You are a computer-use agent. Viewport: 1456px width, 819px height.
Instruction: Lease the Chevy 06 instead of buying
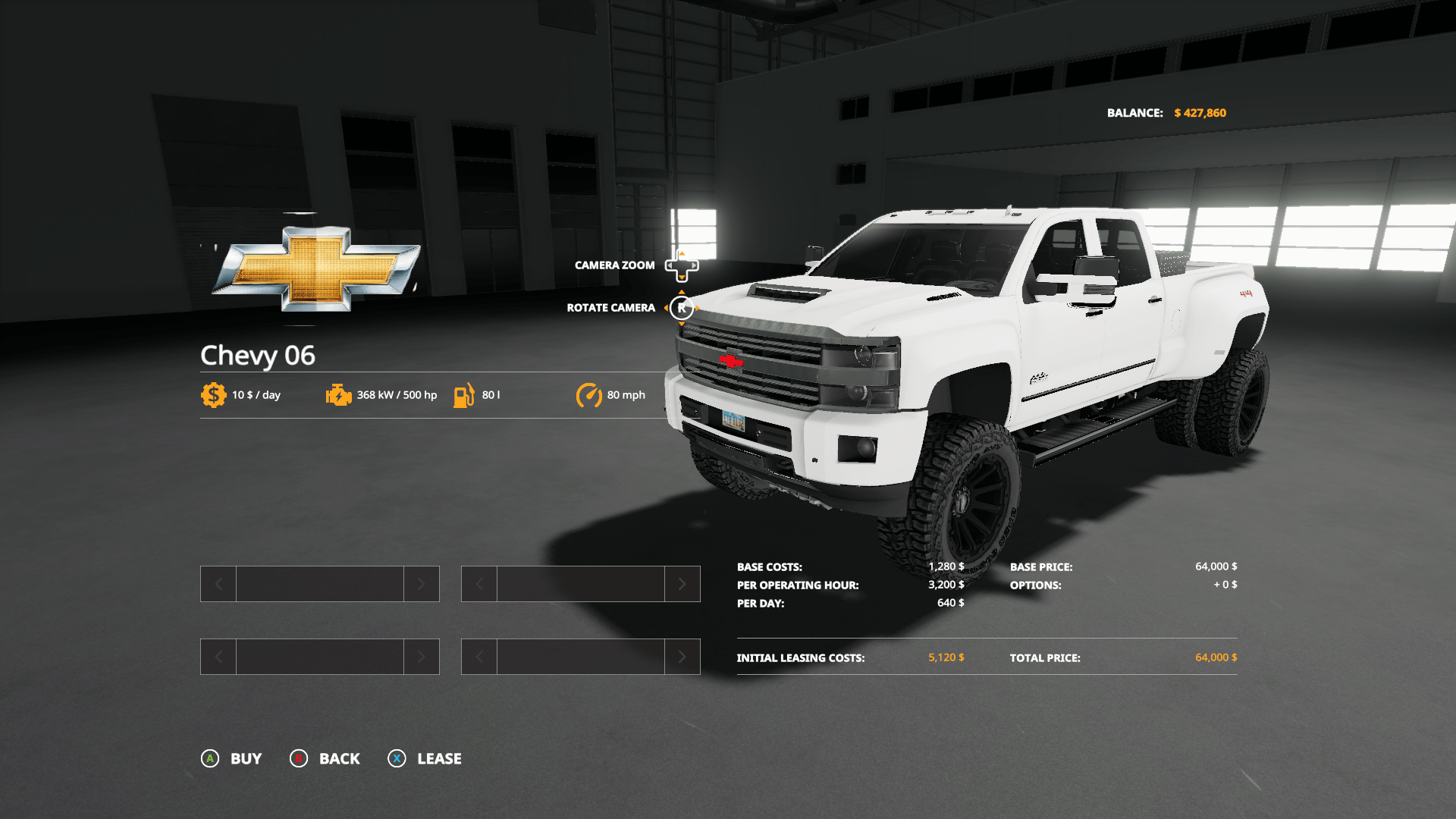coord(425,758)
